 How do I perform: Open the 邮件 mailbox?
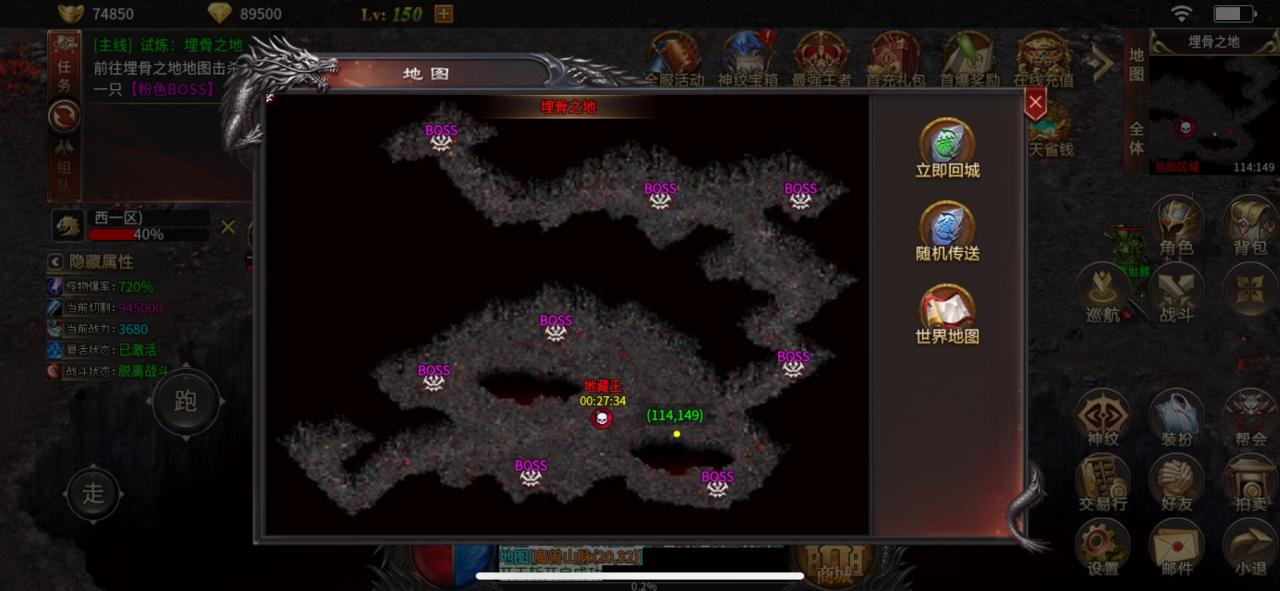1176,547
